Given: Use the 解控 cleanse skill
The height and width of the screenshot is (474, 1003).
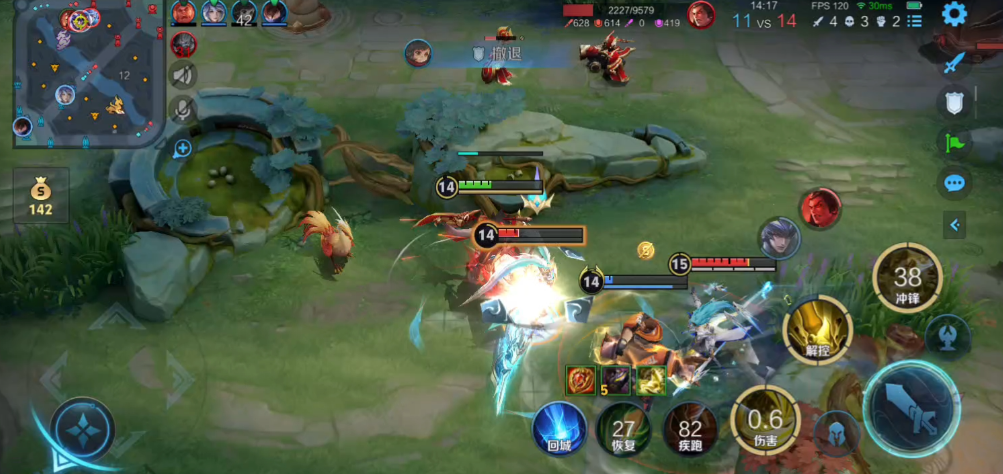Looking at the screenshot, I should click(x=817, y=330).
